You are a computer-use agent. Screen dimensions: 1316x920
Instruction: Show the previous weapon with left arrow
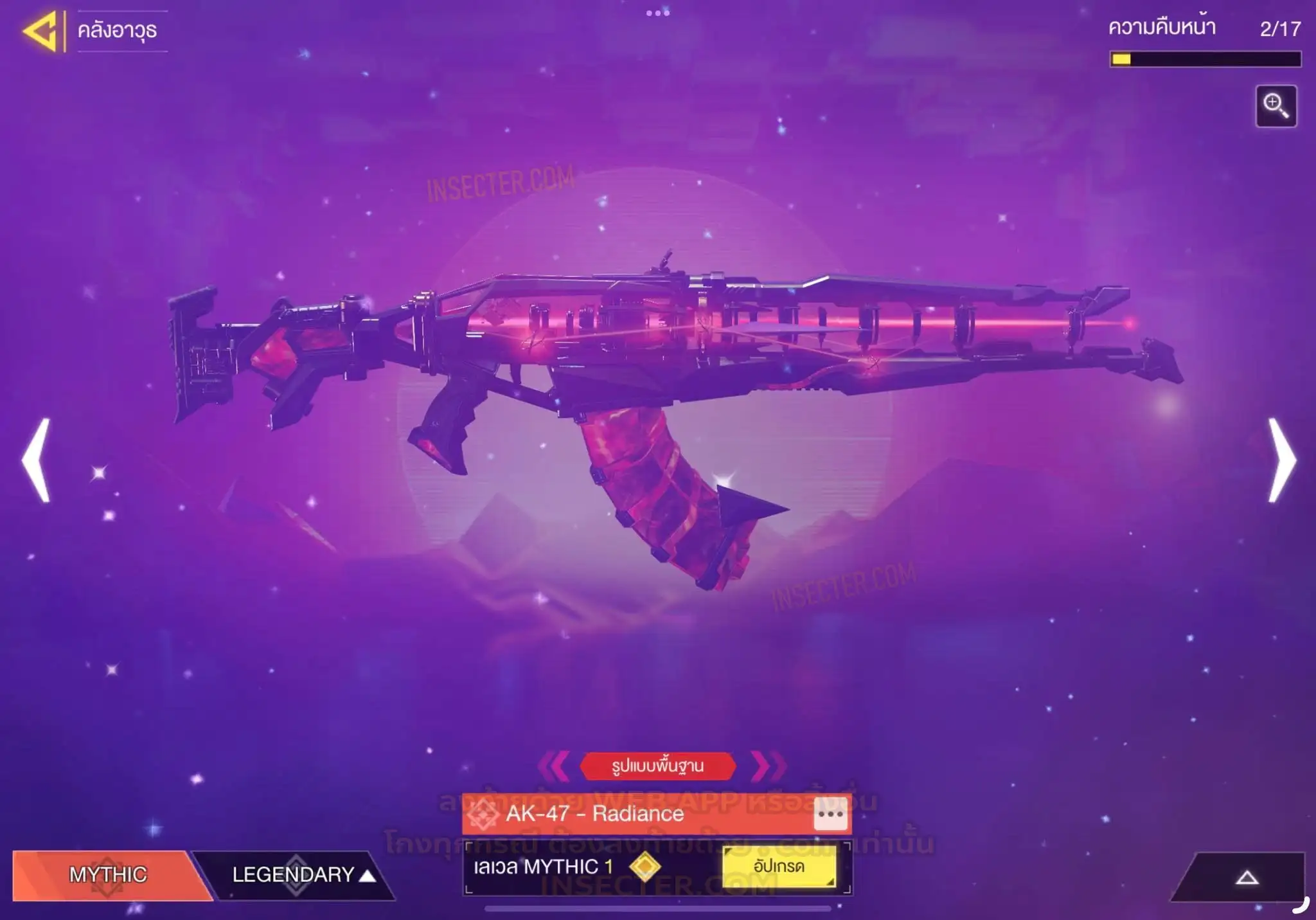(x=37, y=460)
